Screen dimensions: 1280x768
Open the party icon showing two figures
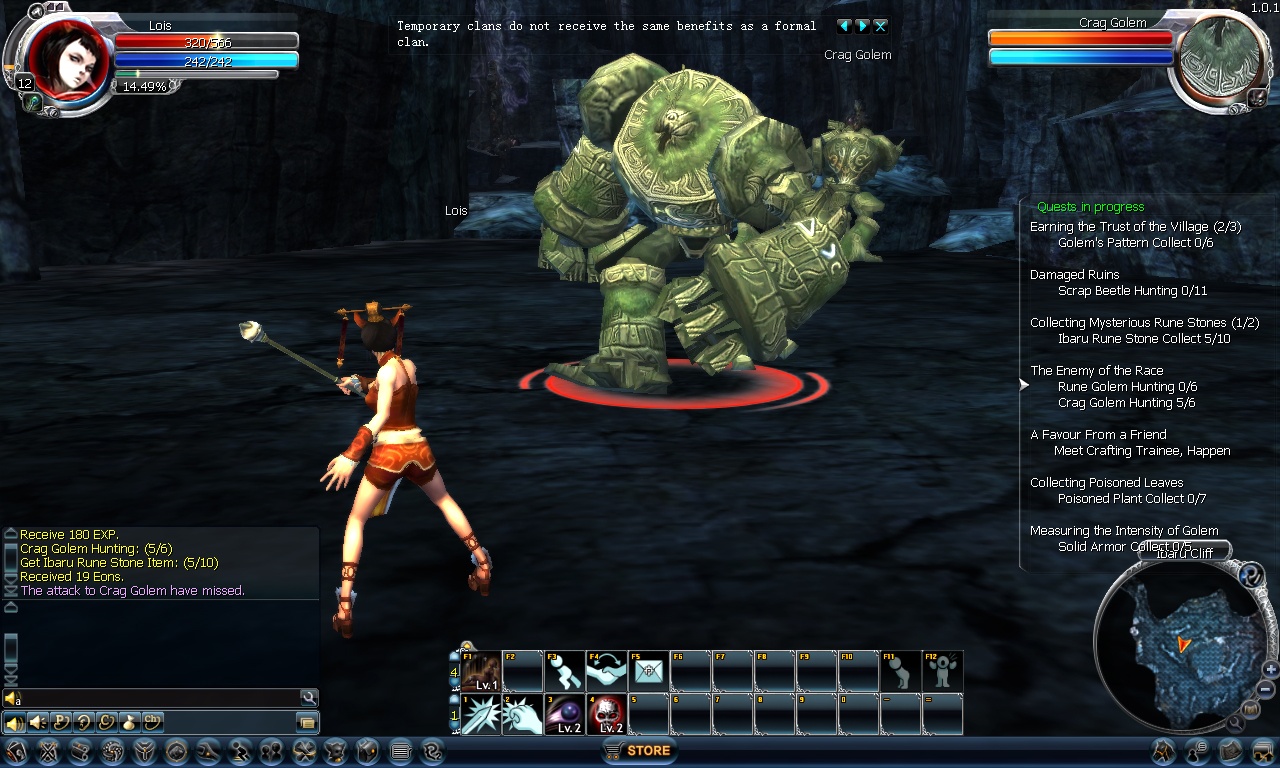click(x=272, y=751)
